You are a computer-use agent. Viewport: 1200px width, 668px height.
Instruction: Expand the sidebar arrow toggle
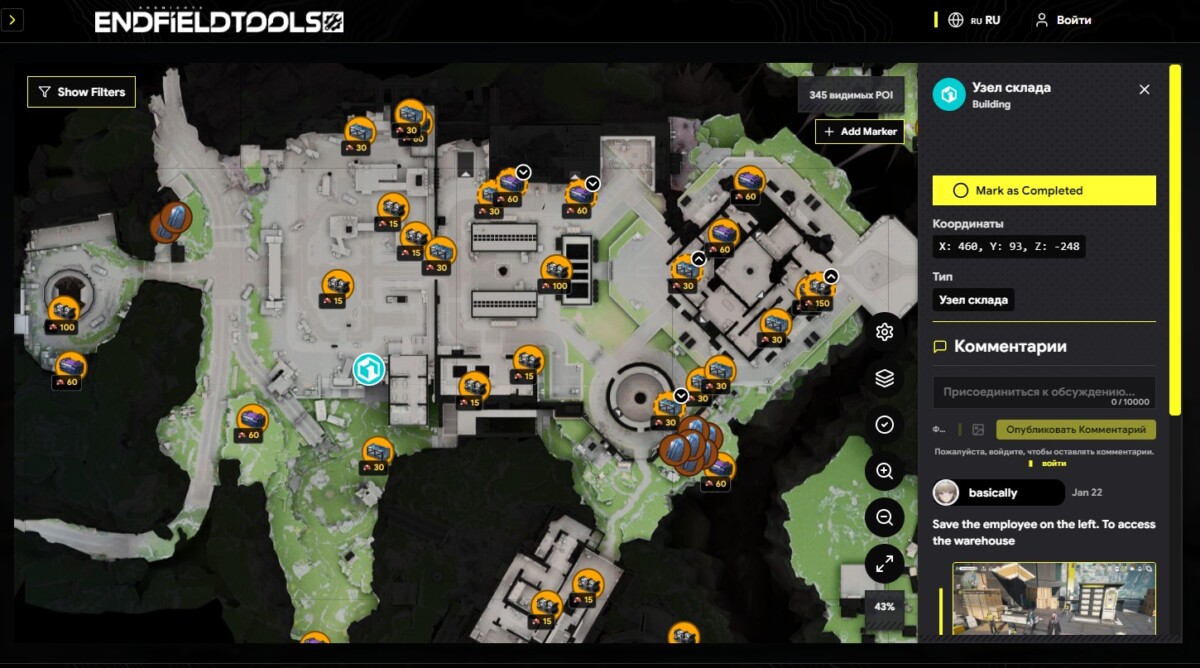(x=12, y=20)
